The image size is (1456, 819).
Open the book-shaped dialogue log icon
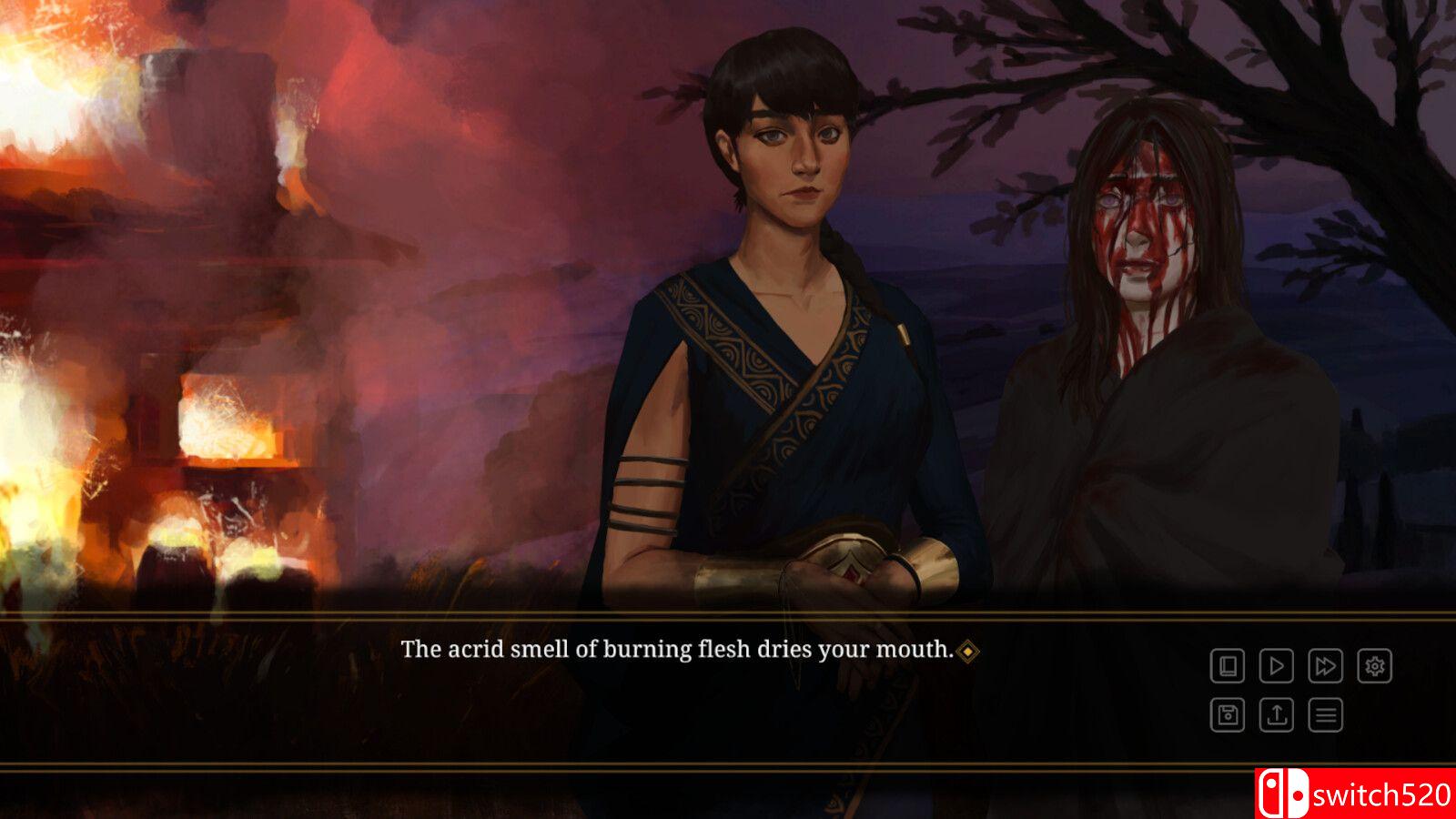pyautogui.click(x=1227, y=666)
